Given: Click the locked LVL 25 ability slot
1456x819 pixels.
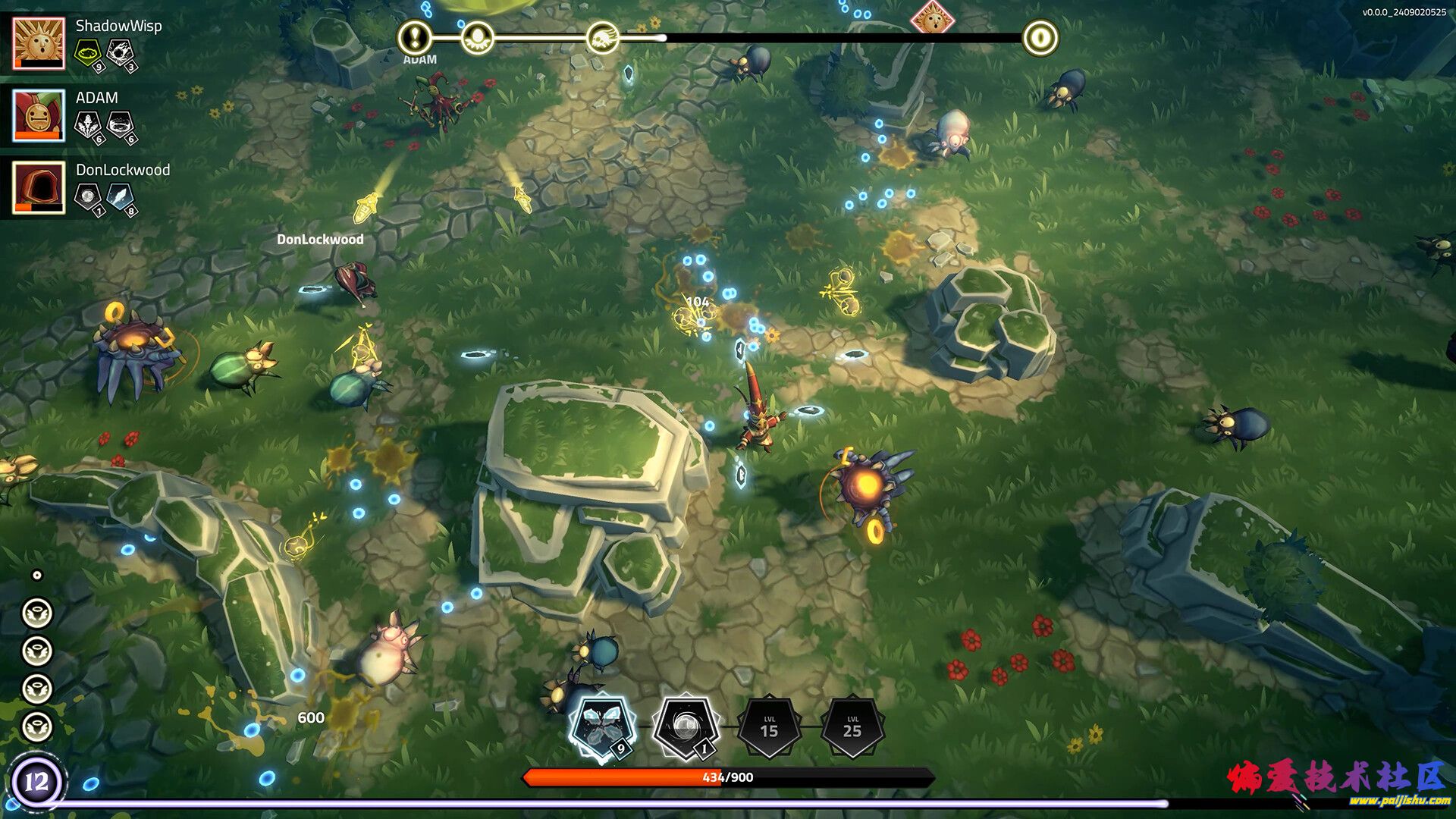Looking at the screenshot, I should tap(852, 726).
